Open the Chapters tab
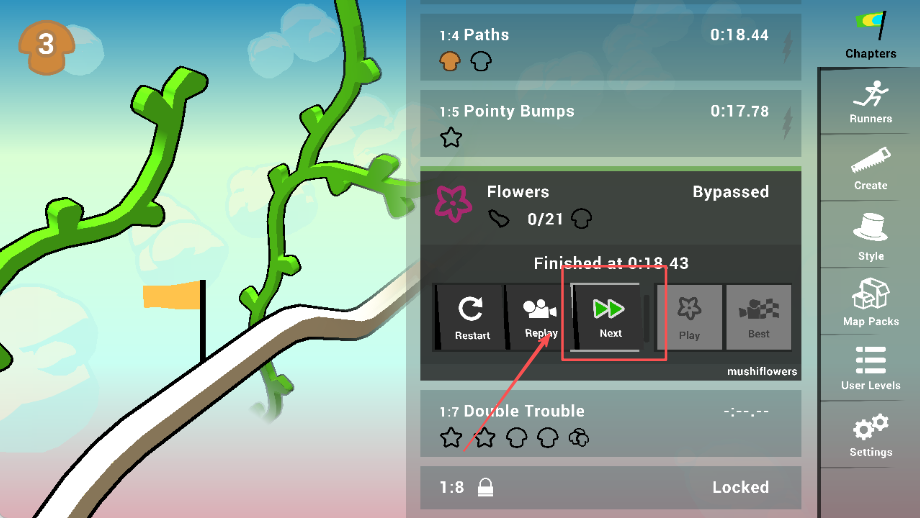 [x=870, y=35]
